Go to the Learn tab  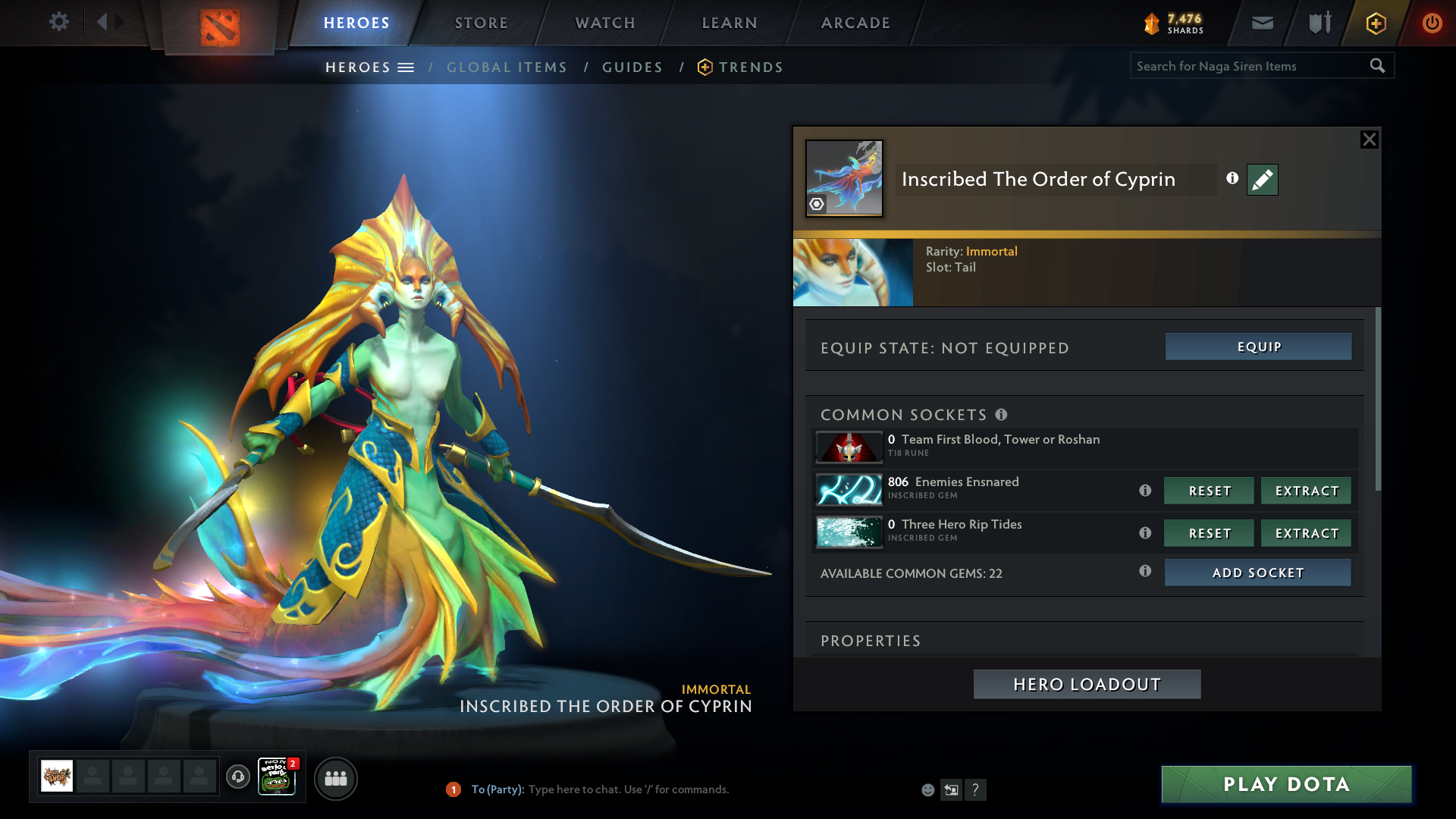point(730,23)
